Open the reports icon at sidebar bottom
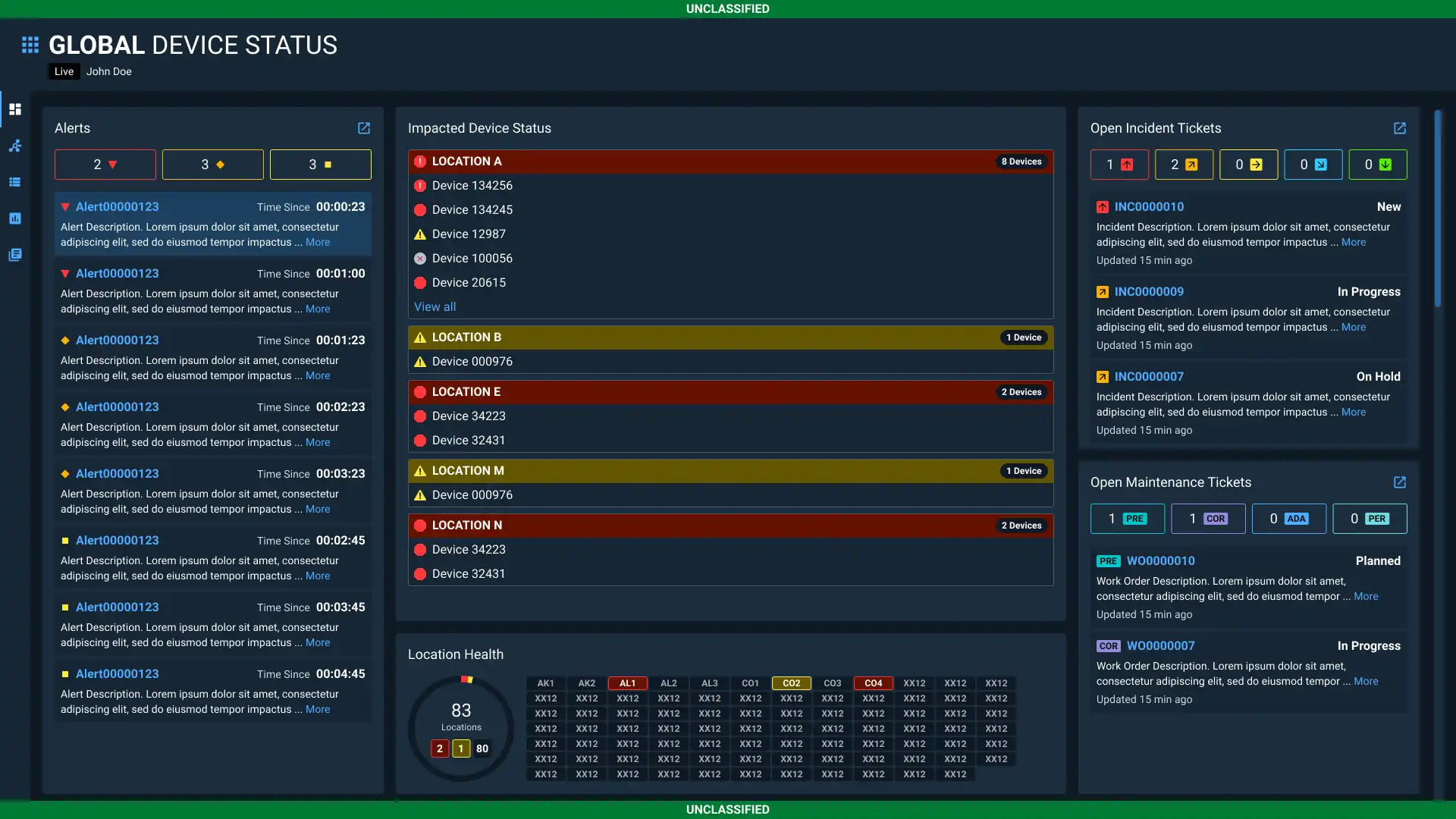This screenshot has width=1456, height=819. [15, 255]
